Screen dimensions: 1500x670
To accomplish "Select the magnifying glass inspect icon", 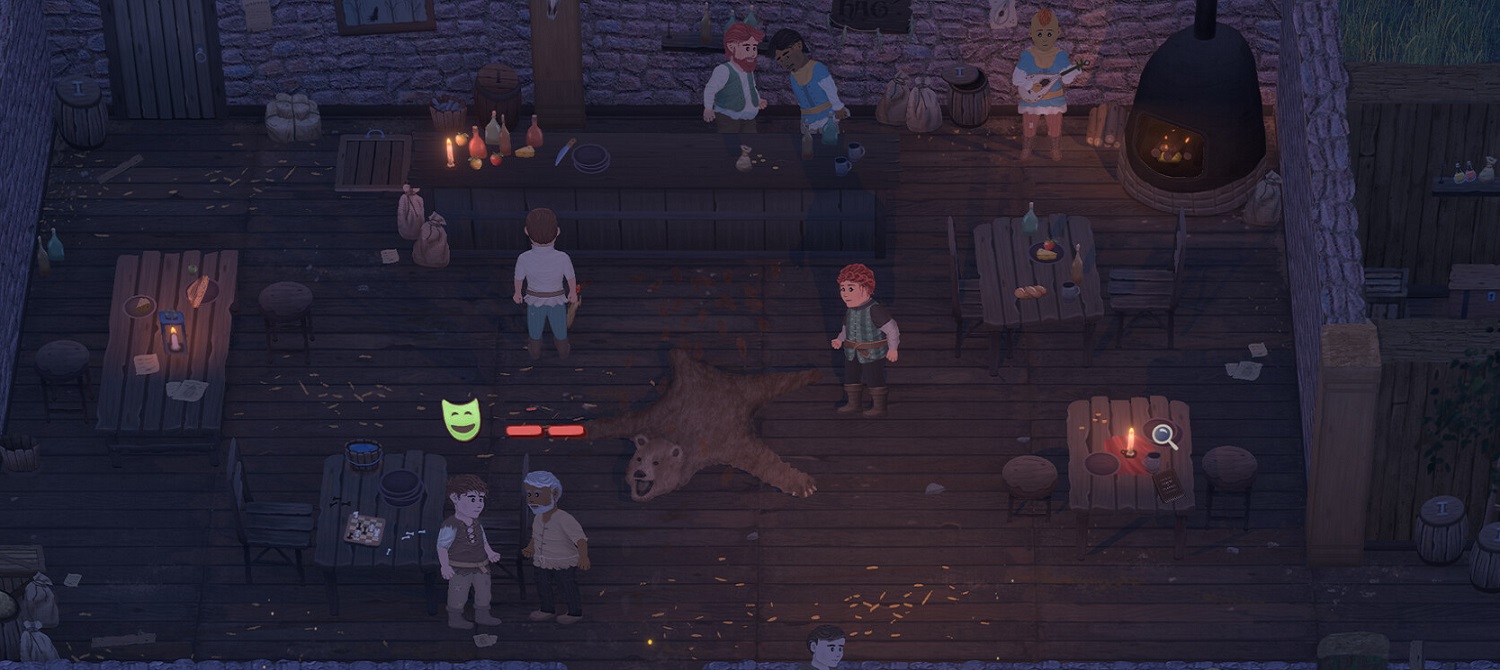I will (1164, 435).
